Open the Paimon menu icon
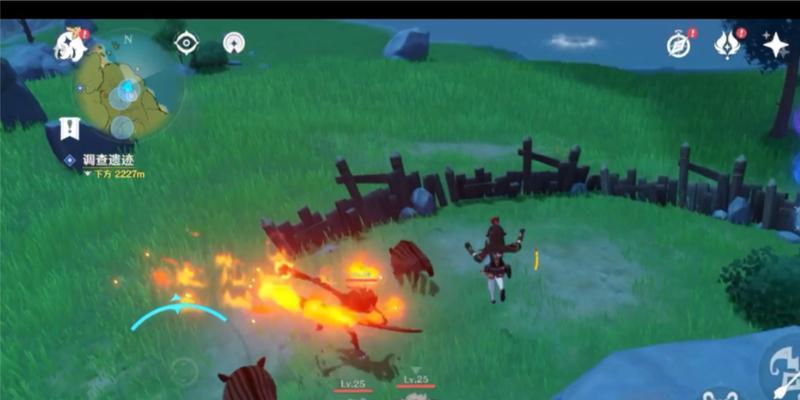The image size is (800, 400). pyautogui.click(x=70, y=45)
